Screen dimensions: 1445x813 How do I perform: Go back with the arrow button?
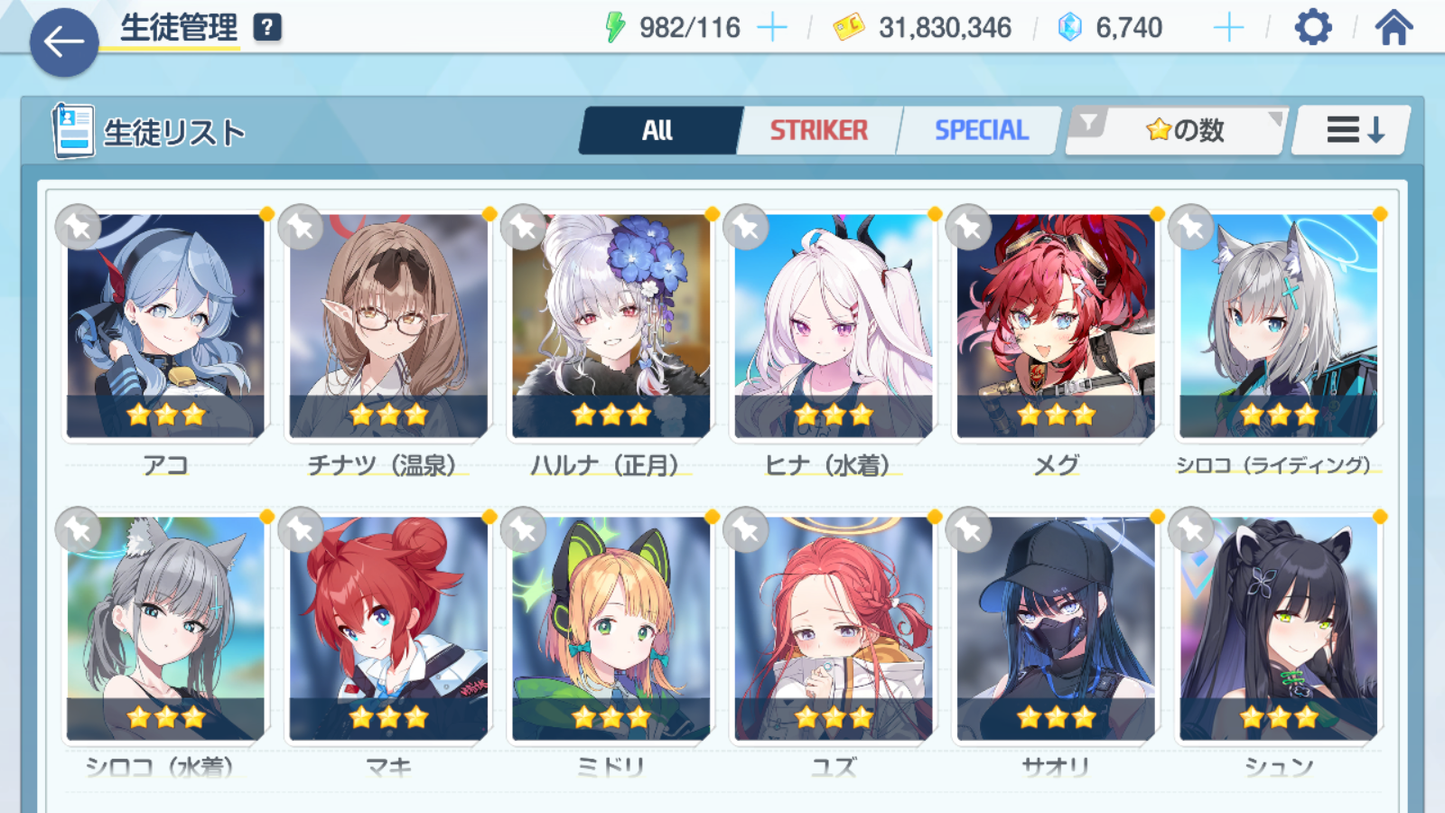pyautogui.click(x=64, y=42)
